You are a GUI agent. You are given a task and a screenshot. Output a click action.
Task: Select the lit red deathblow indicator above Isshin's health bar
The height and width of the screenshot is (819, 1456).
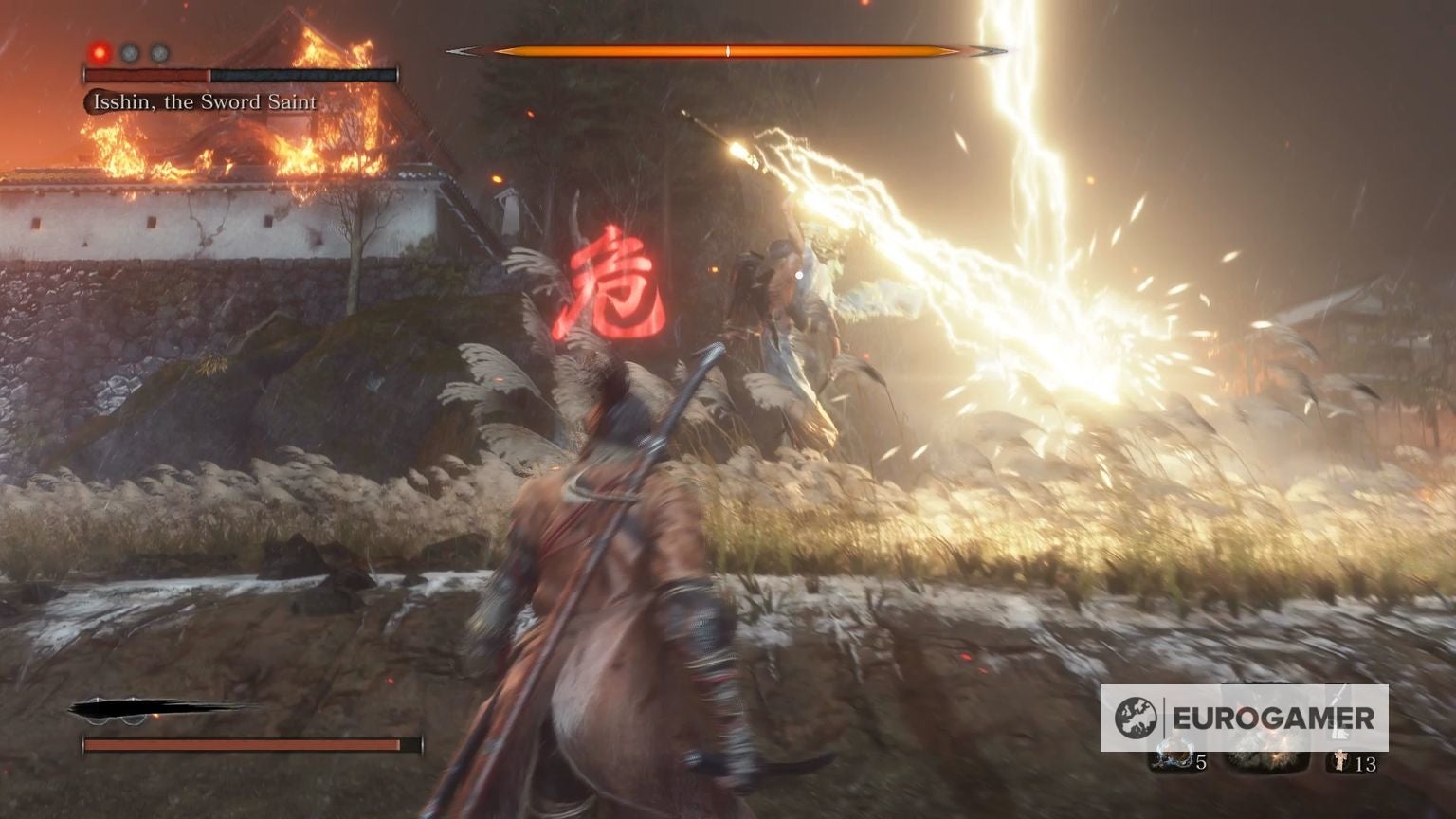tap(99, 52)
